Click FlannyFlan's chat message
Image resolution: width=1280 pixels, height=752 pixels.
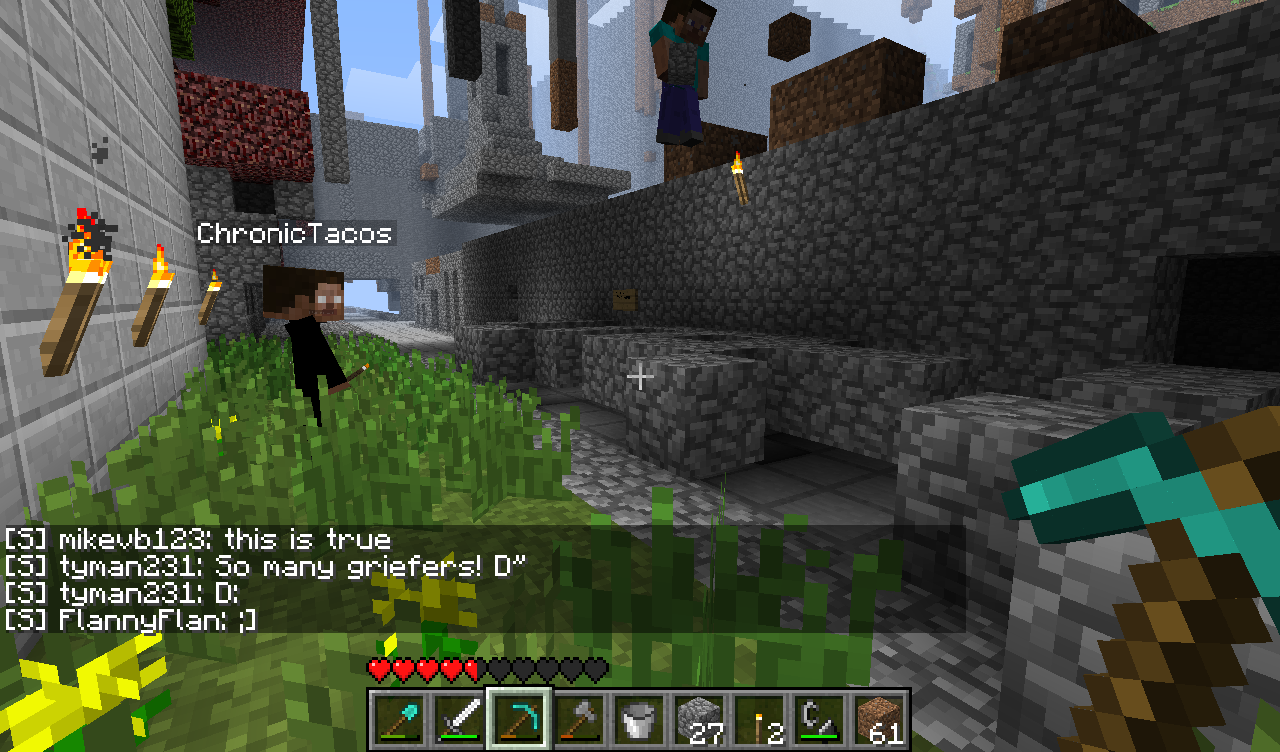point(130,620)
